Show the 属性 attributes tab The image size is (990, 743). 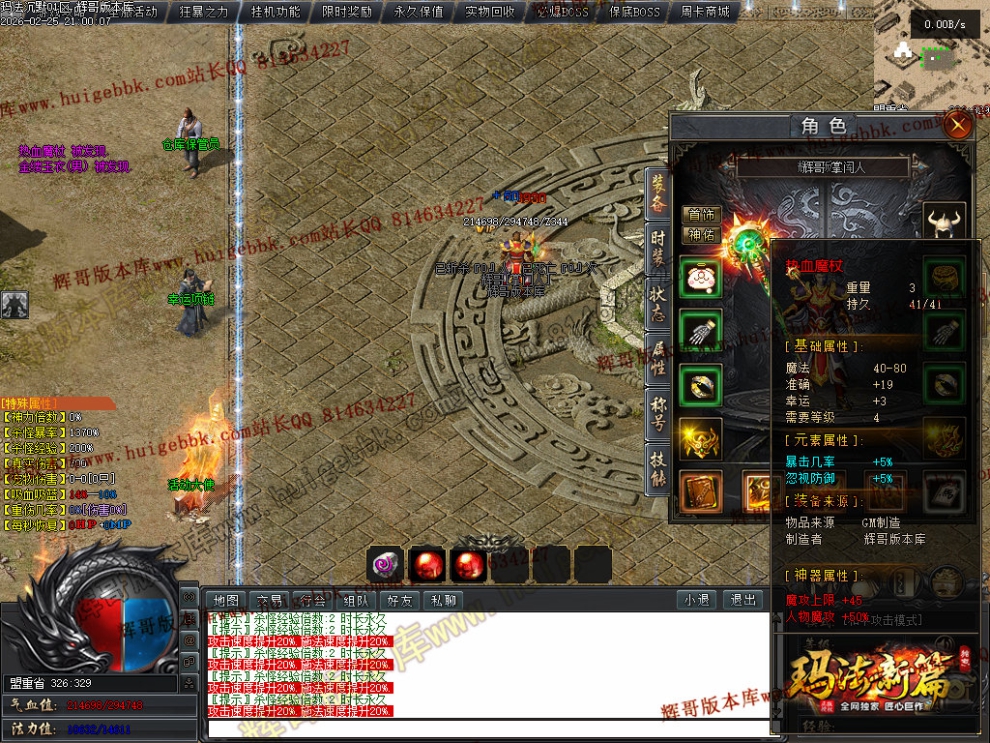(x=658, y=355)
